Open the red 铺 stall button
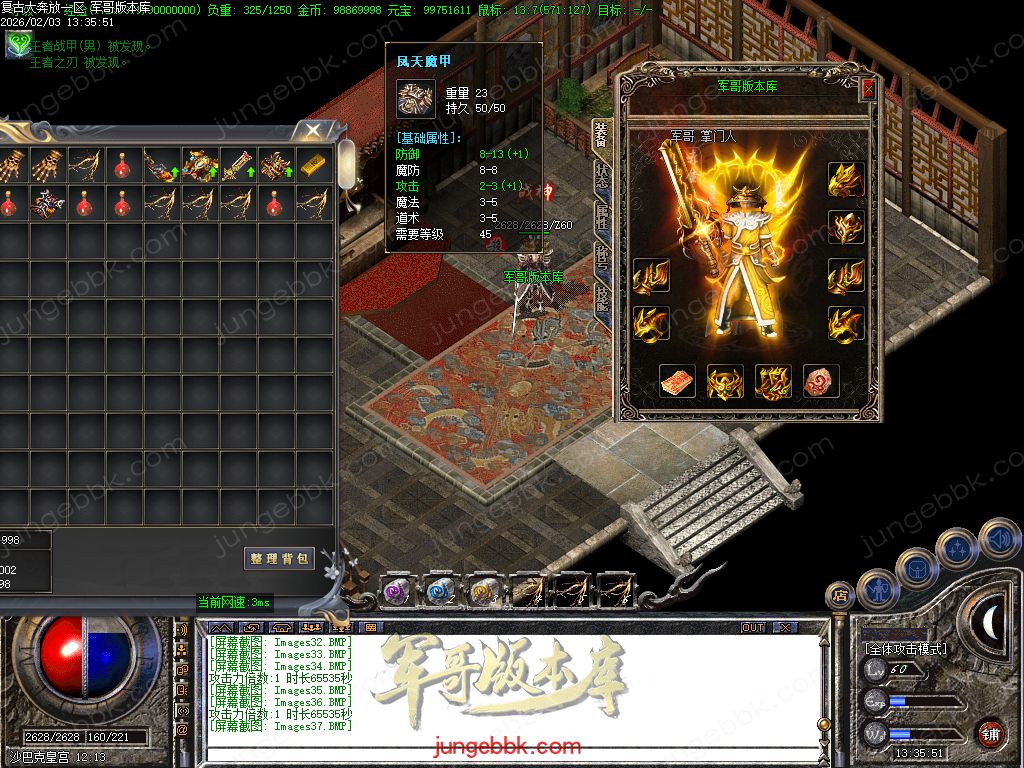The image size is (1024, 768). (990, 733)
